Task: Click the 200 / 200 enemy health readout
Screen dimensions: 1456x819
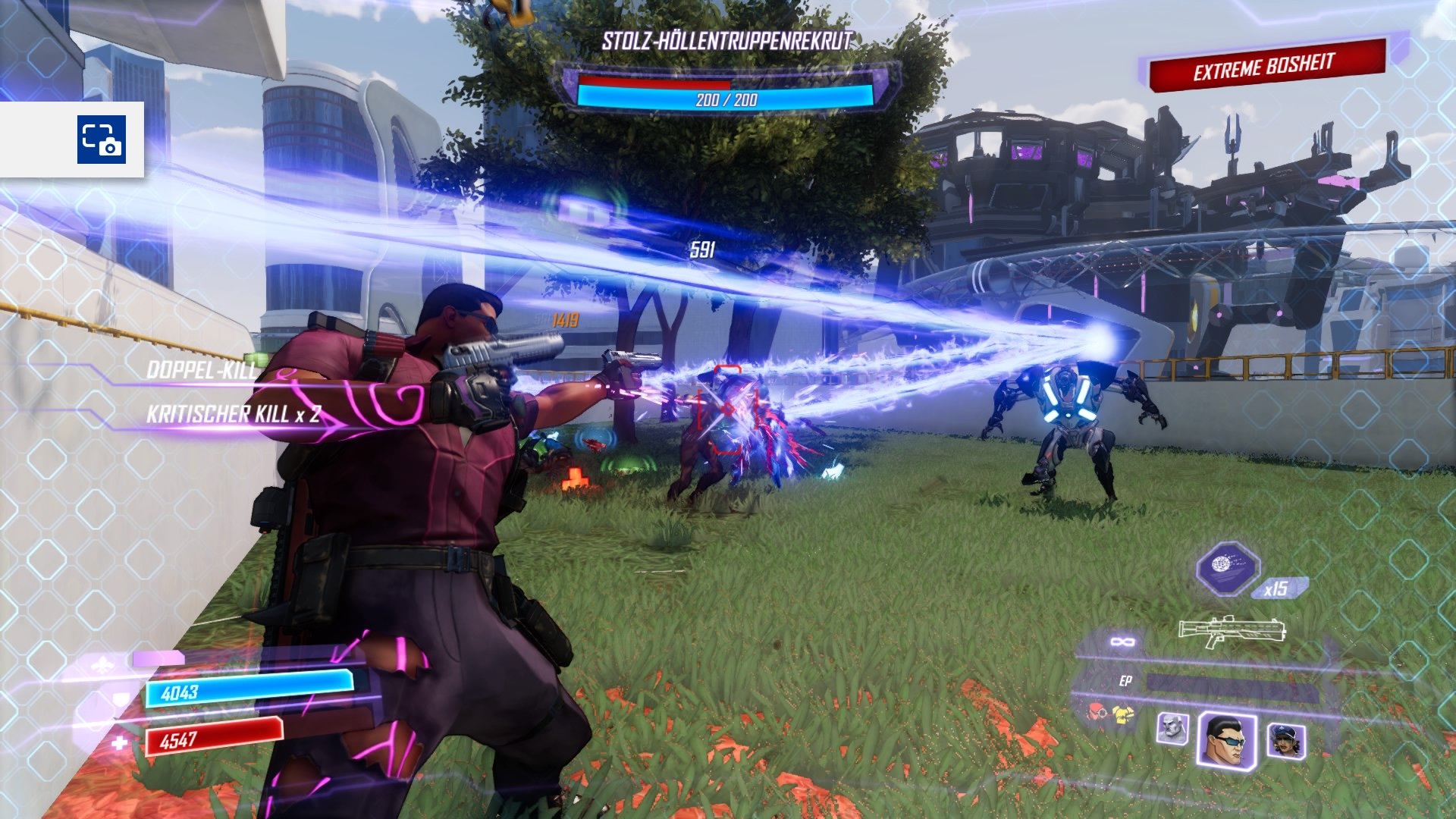Action: coord(728,99)
